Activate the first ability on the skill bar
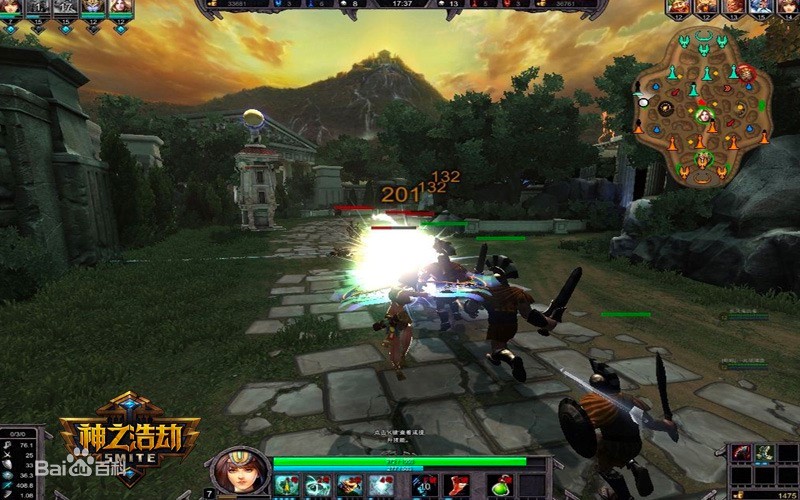 (287, 486)
